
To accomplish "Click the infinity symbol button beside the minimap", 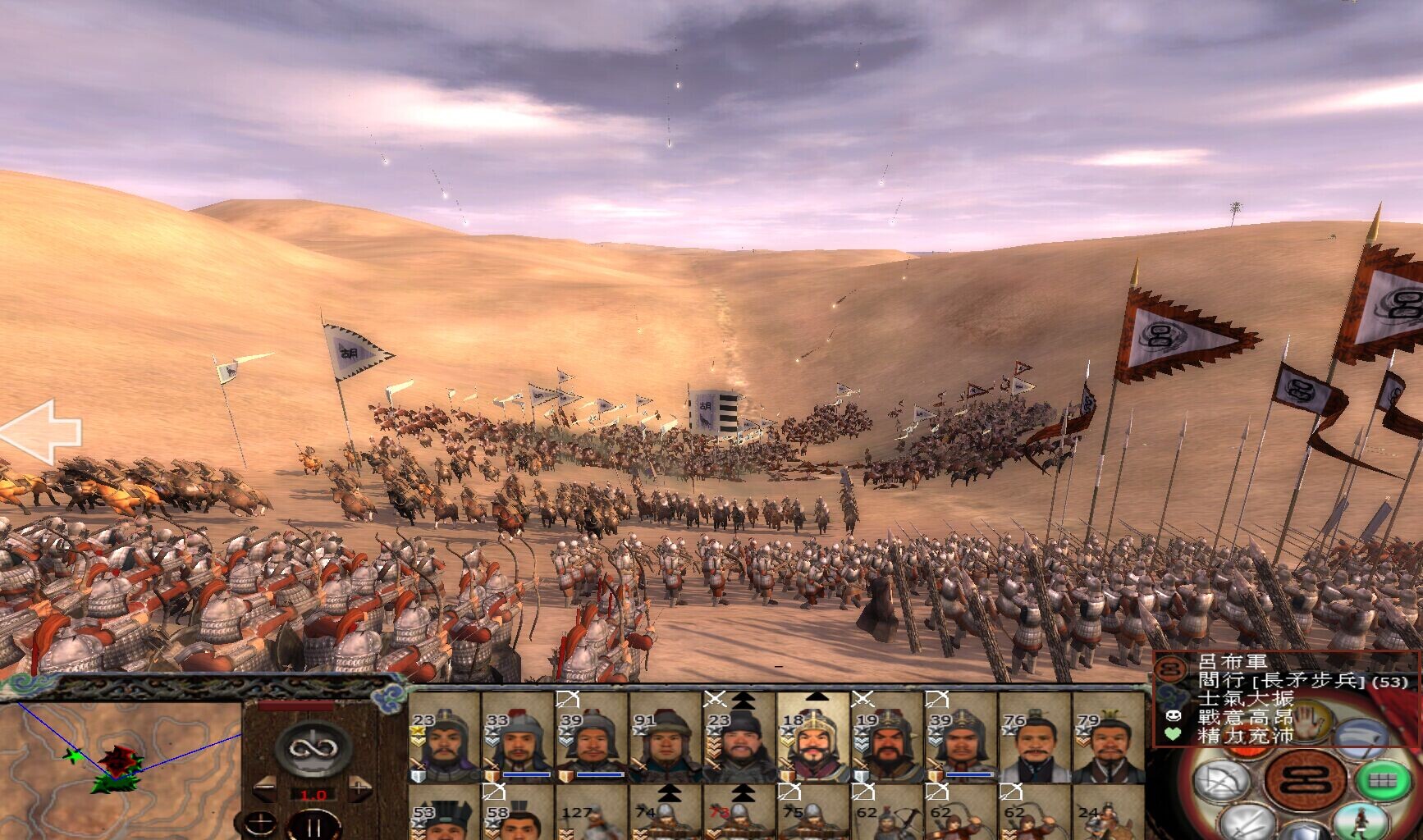I will (x=313, y=748).
